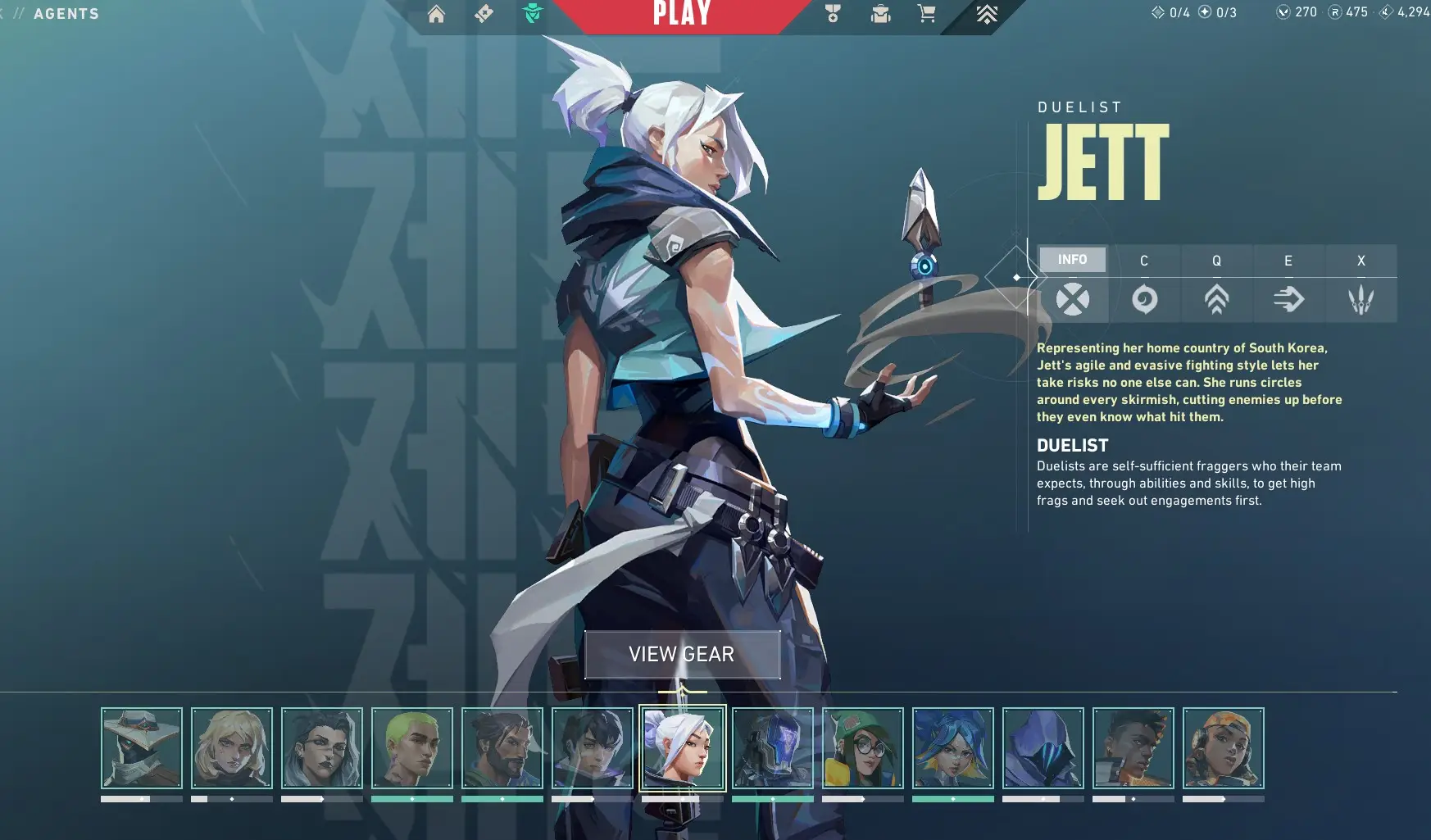The image size is (1431, 840).
Task: Select the blue-haired agent portrait
Action: [953, 747]
